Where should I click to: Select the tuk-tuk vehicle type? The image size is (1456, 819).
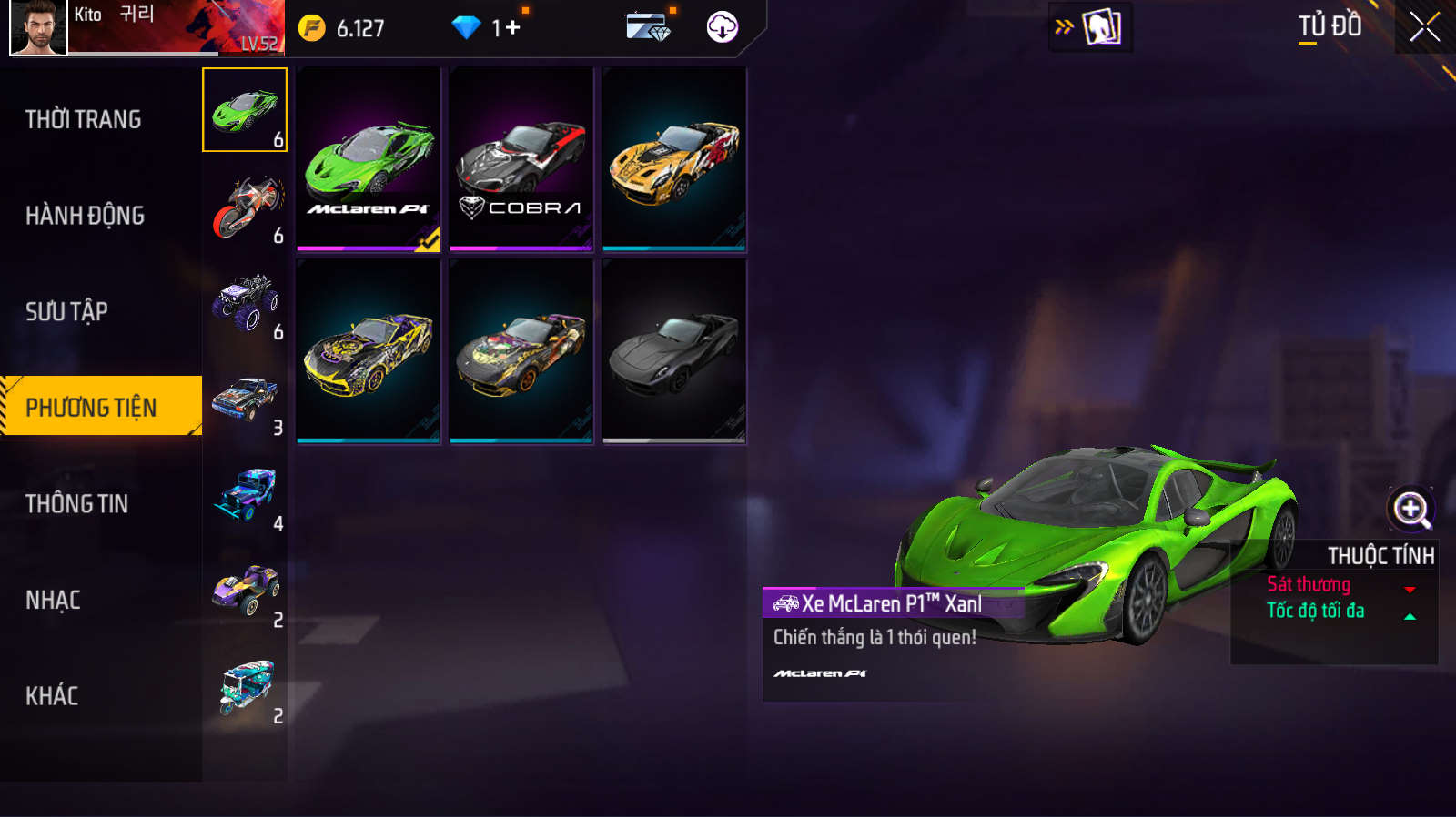tap(244, 689)
